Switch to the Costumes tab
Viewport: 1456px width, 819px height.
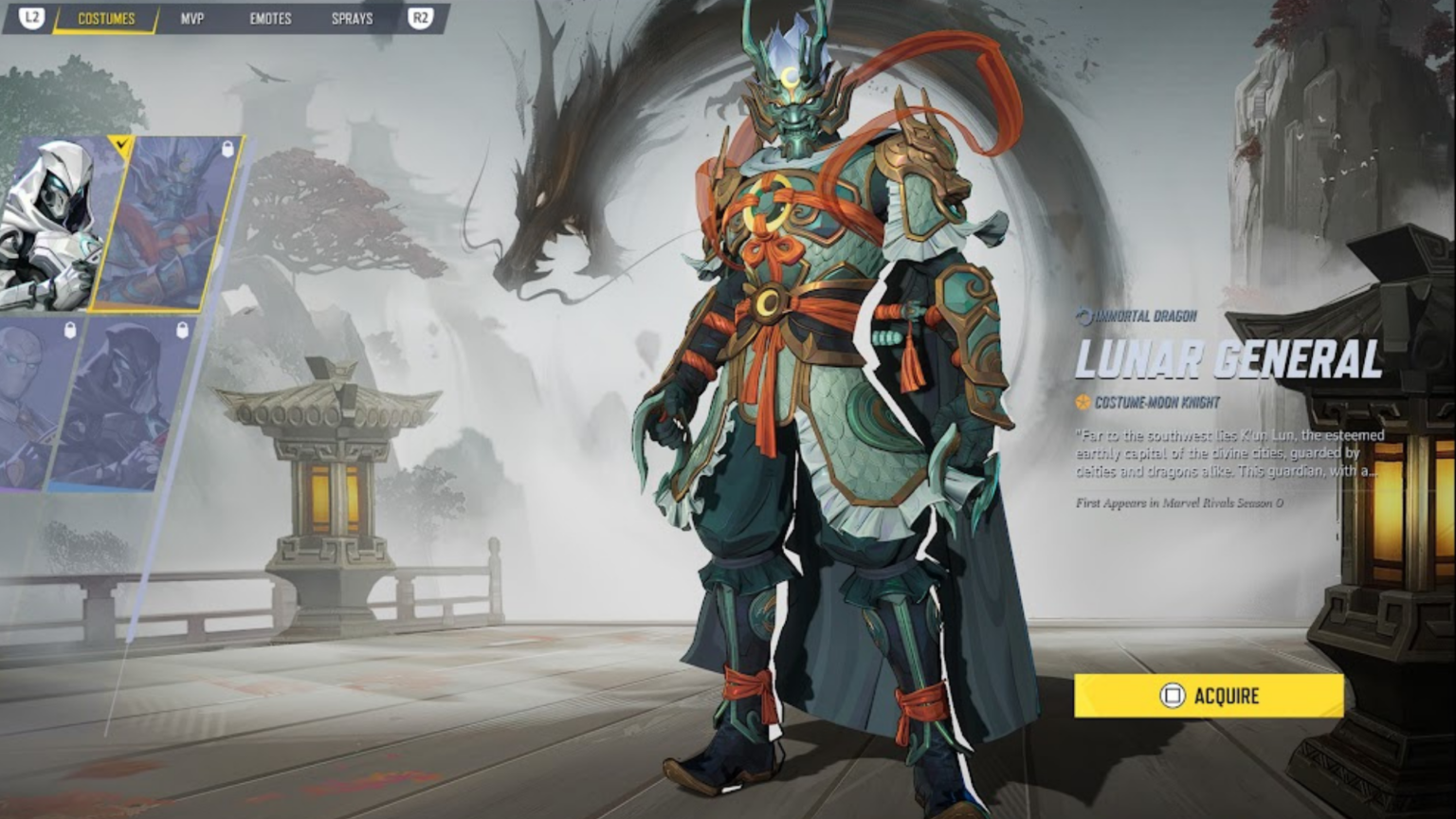tap(106, 19)
